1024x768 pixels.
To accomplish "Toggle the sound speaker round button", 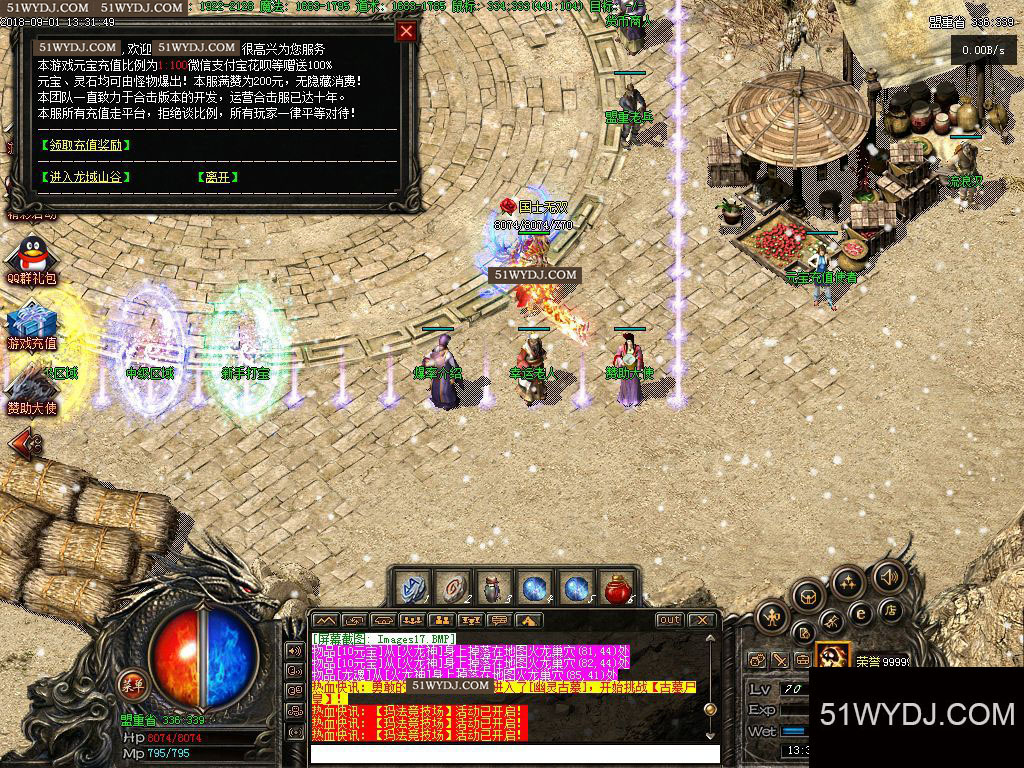I will pyautogui.click(x=887, y=577).
